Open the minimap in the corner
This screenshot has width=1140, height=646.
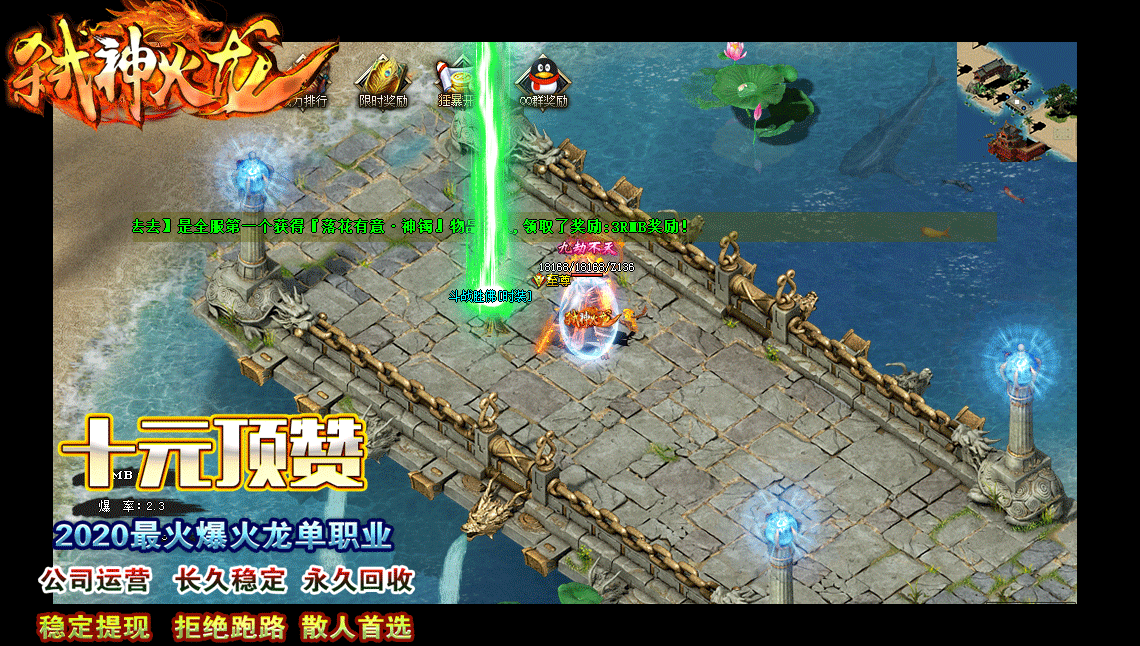coord(1016,101)
